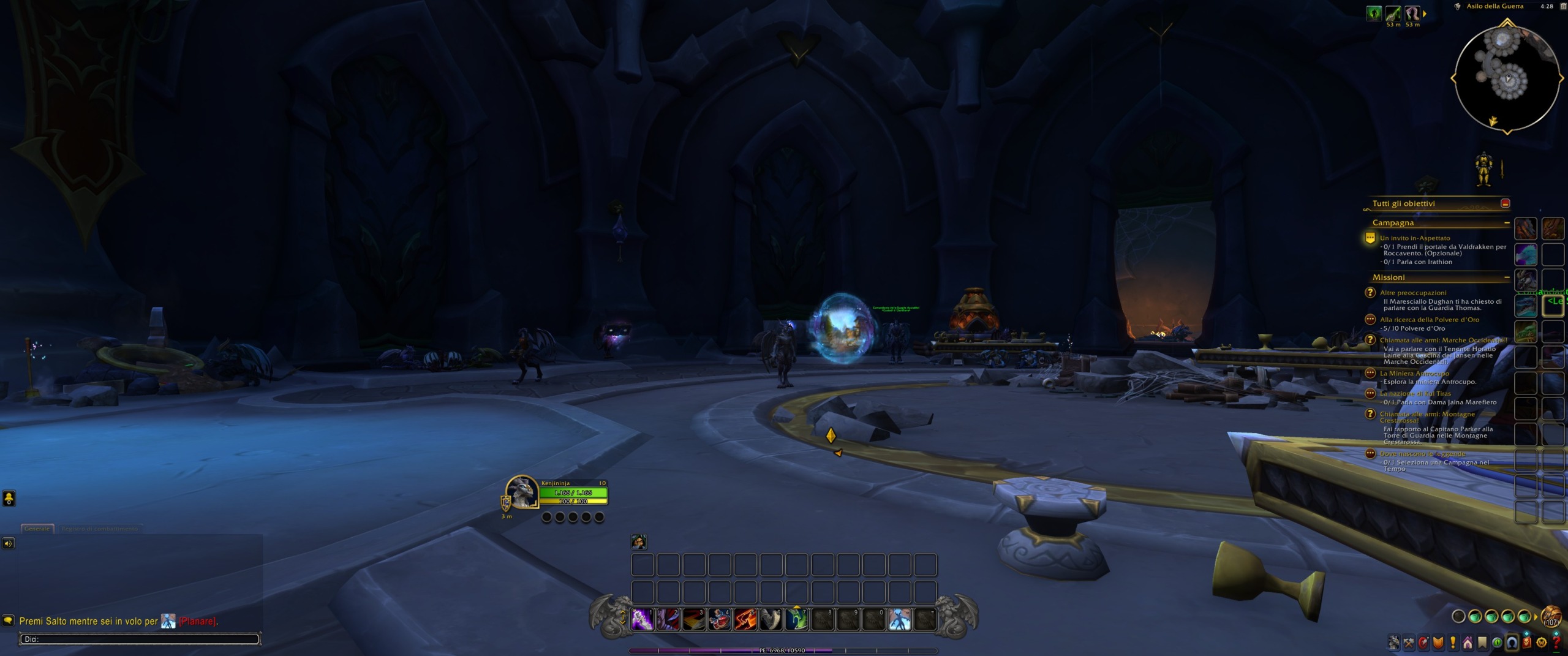This screenshot has width=1568, height=656.
Task: Click the Dici chat input box
Action: [139, 639]
